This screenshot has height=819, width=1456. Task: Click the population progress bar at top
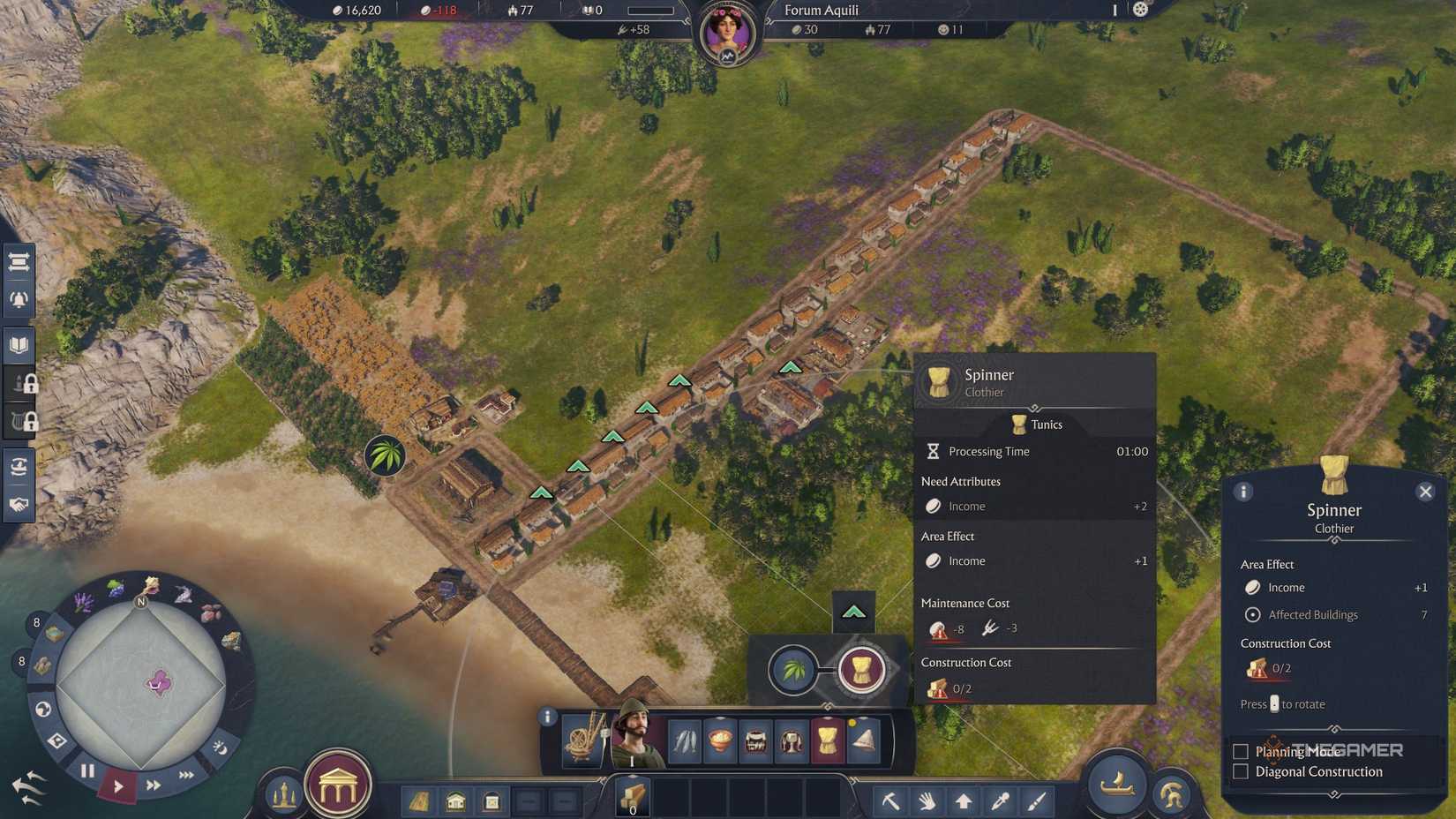tap(651, 11)
